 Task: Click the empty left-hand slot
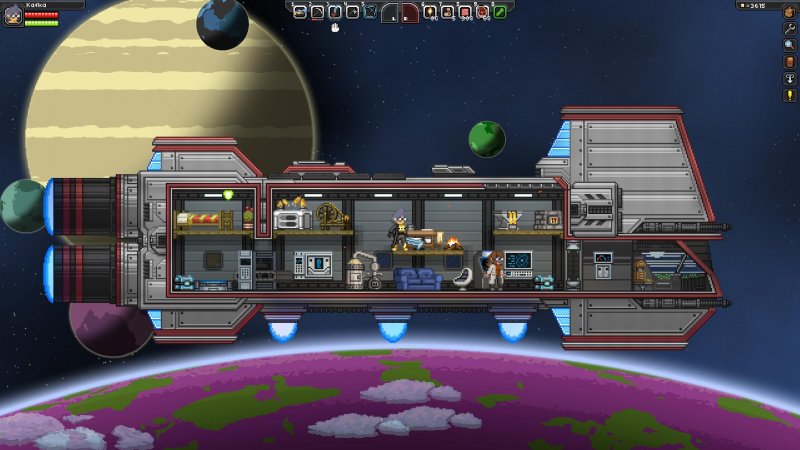[x=392, y=13]
